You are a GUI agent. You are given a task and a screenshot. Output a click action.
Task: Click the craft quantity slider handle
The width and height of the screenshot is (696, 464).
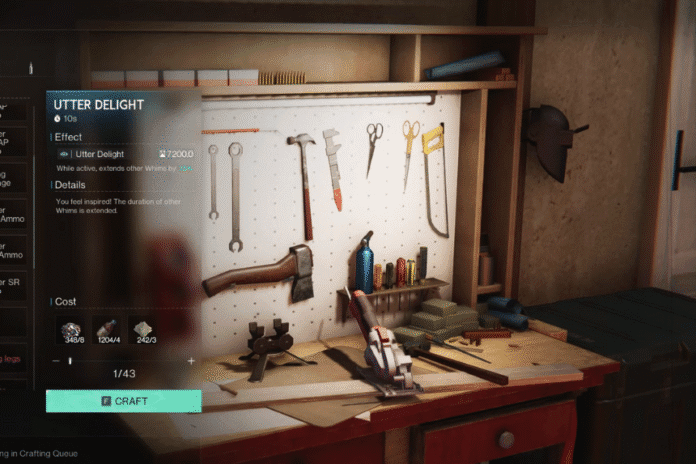click(x=69, y=360)
